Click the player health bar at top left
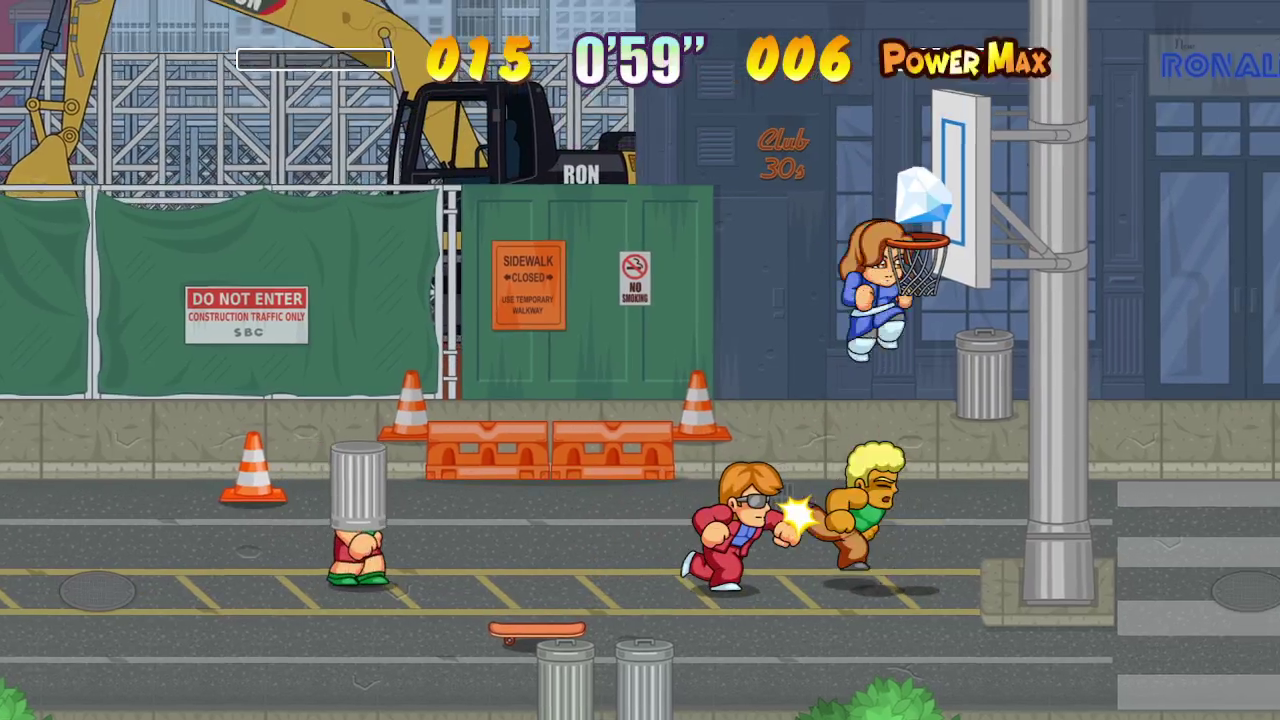Image resolution: width=1280 pixels, height=720 pixels. 313,60
